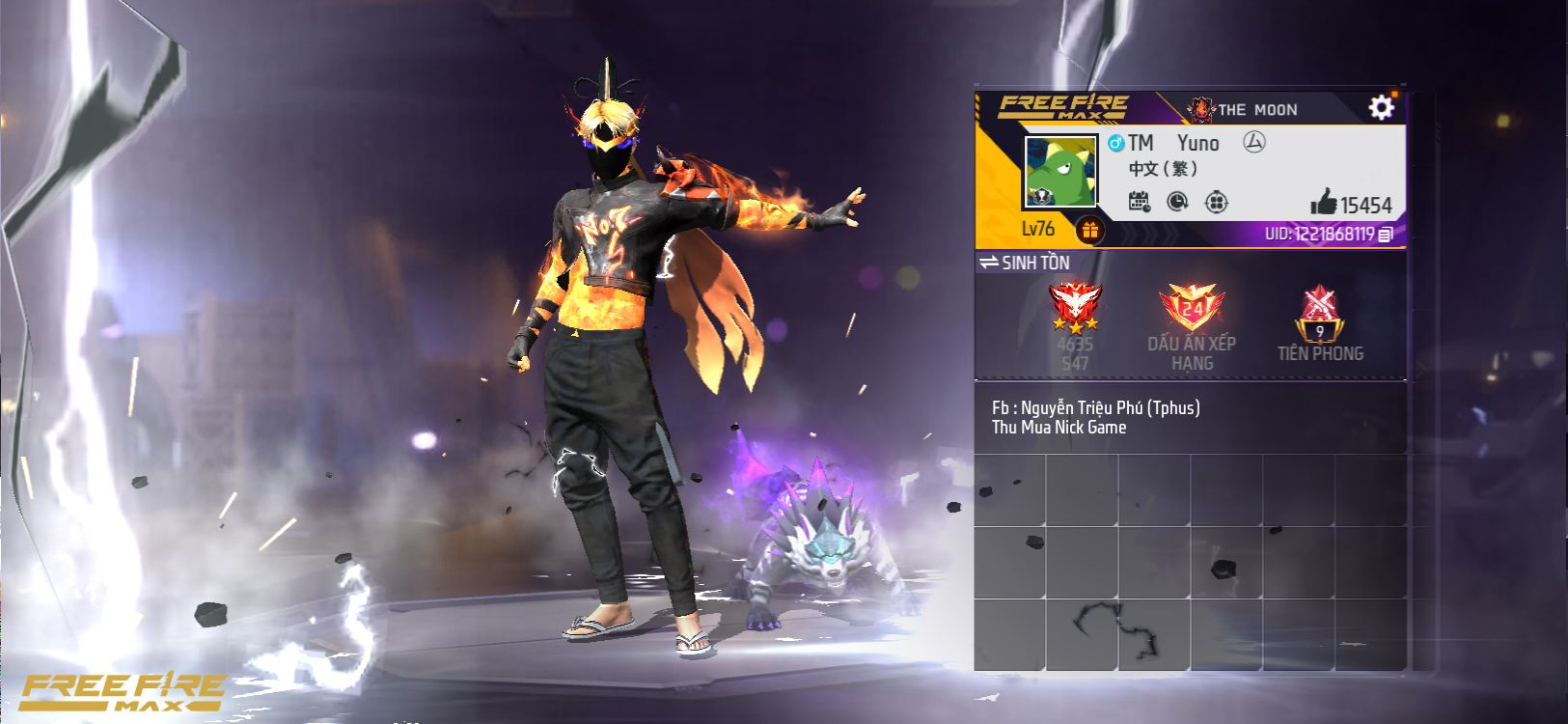This screenshot has width=1568, height=724.
Task: Select the ranked badge with three stars
Action: point(1075,308)
